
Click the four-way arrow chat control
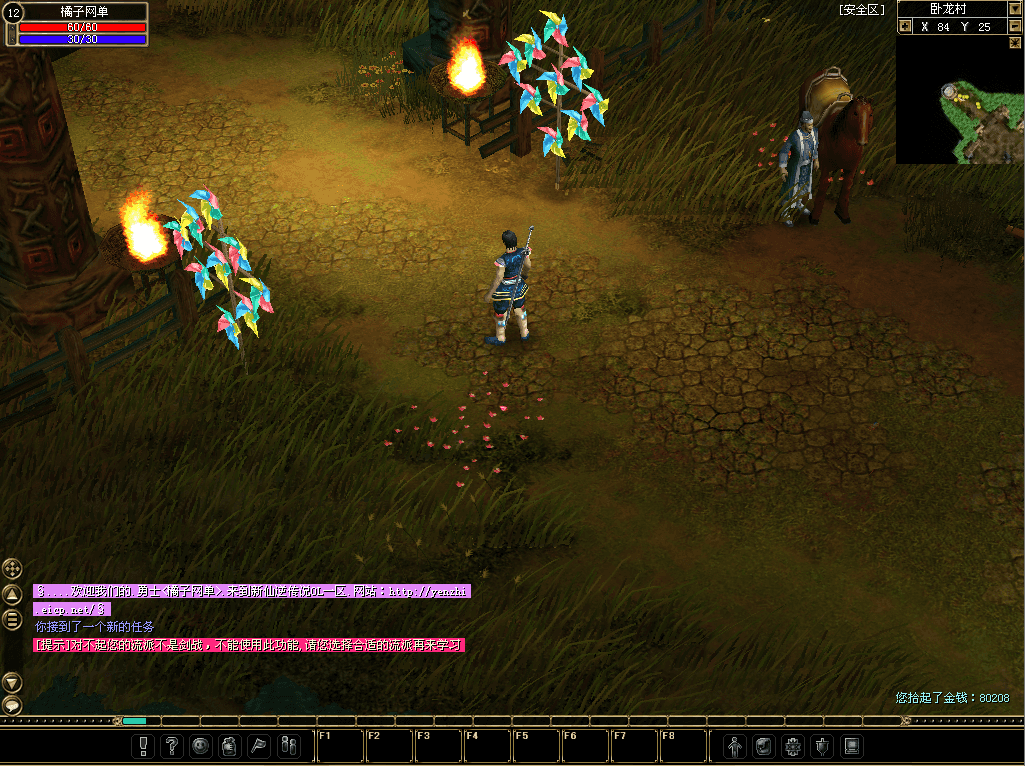[12, 568]
